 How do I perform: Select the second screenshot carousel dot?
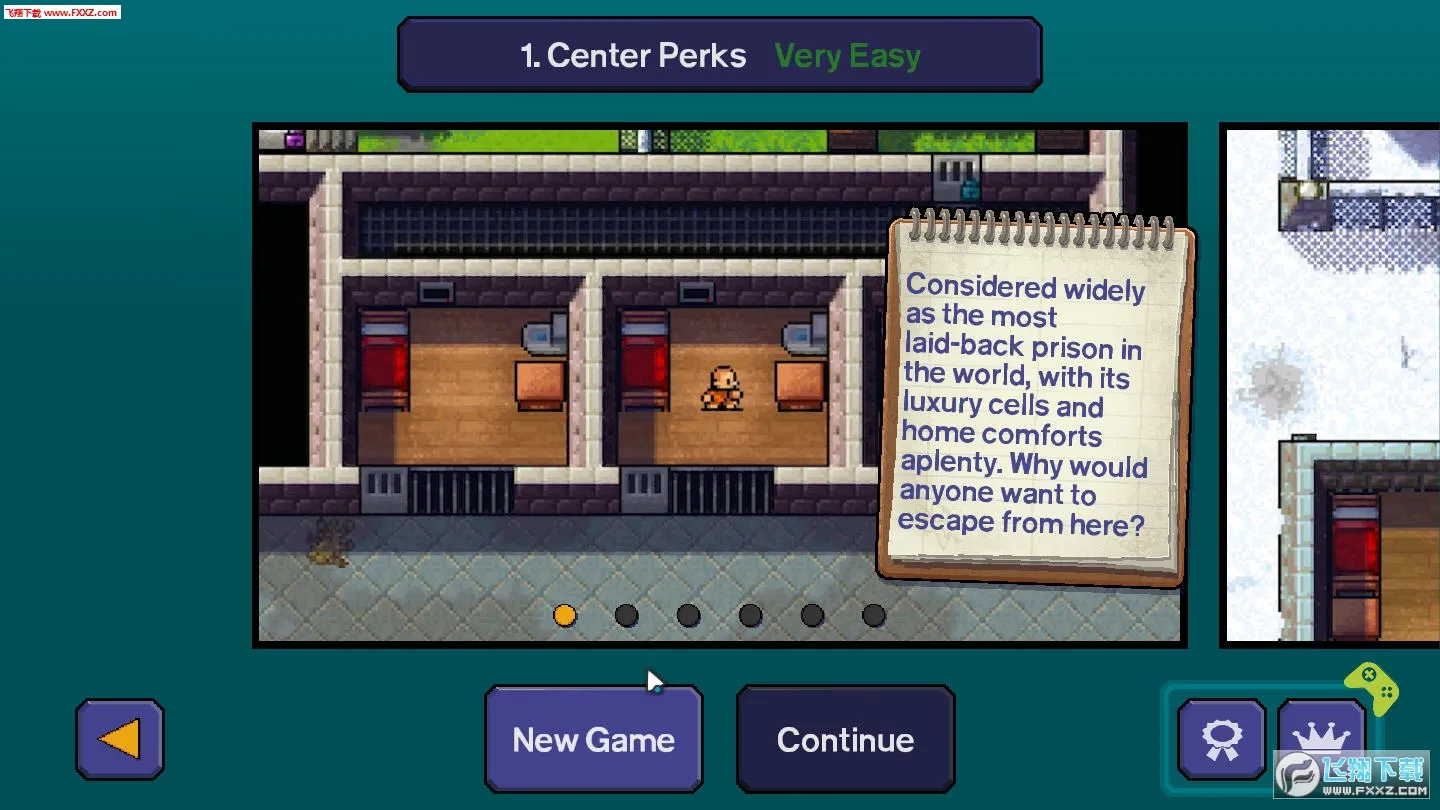tap(626, 616)
